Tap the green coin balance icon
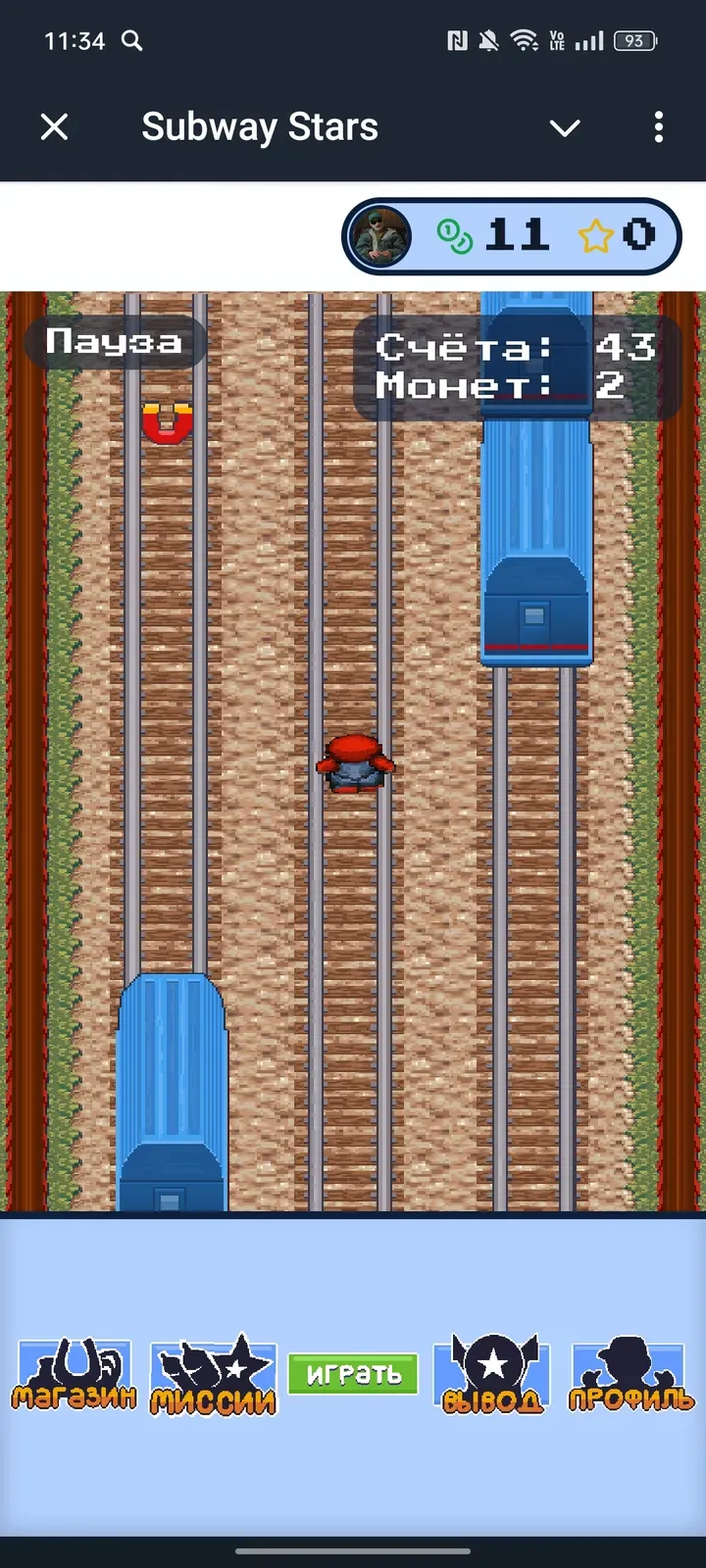This screenshot has height=1568, width=706. coord(454,236)
